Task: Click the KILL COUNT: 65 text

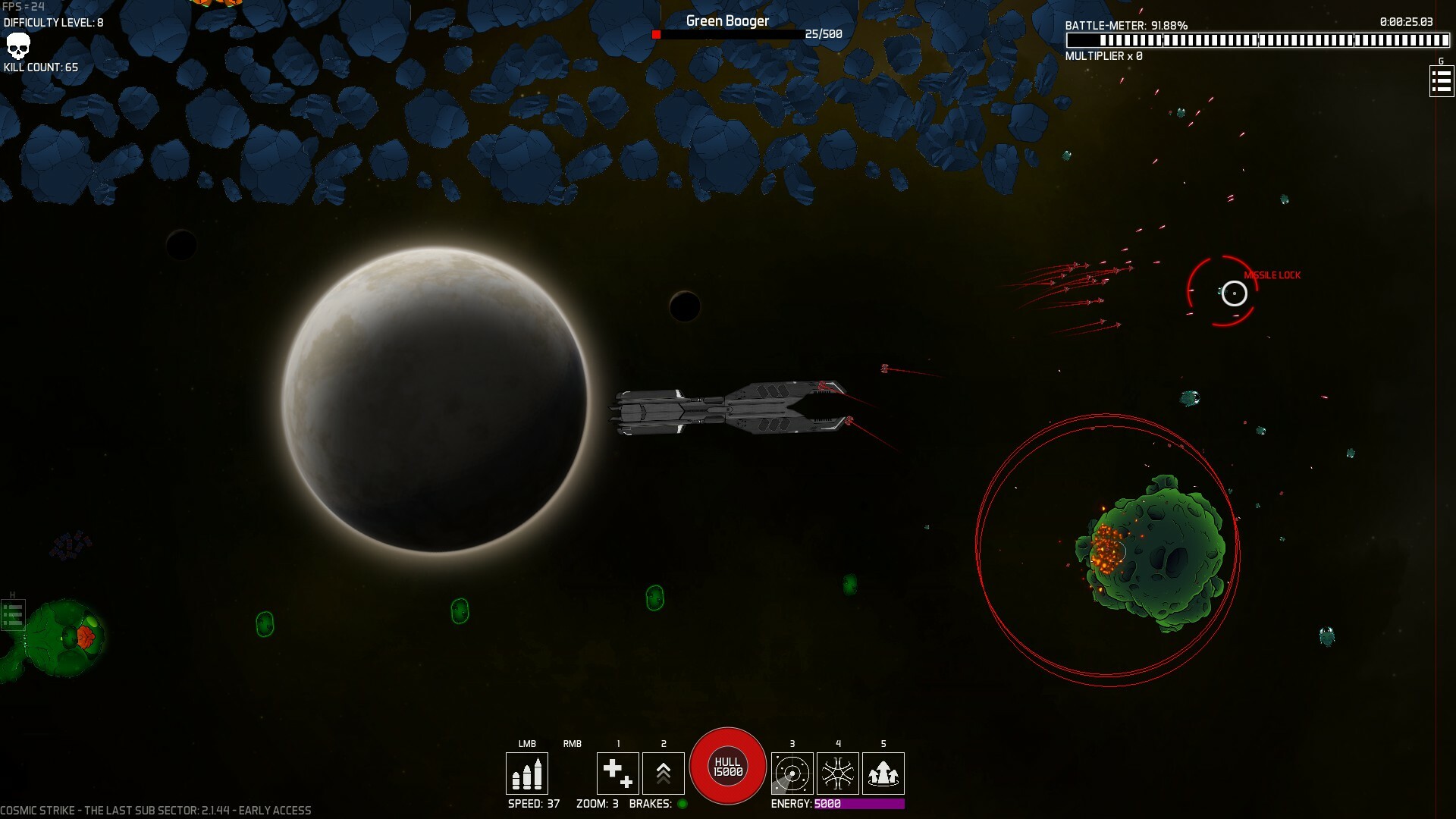Action: pyautogui.click(x=42, y=67)
